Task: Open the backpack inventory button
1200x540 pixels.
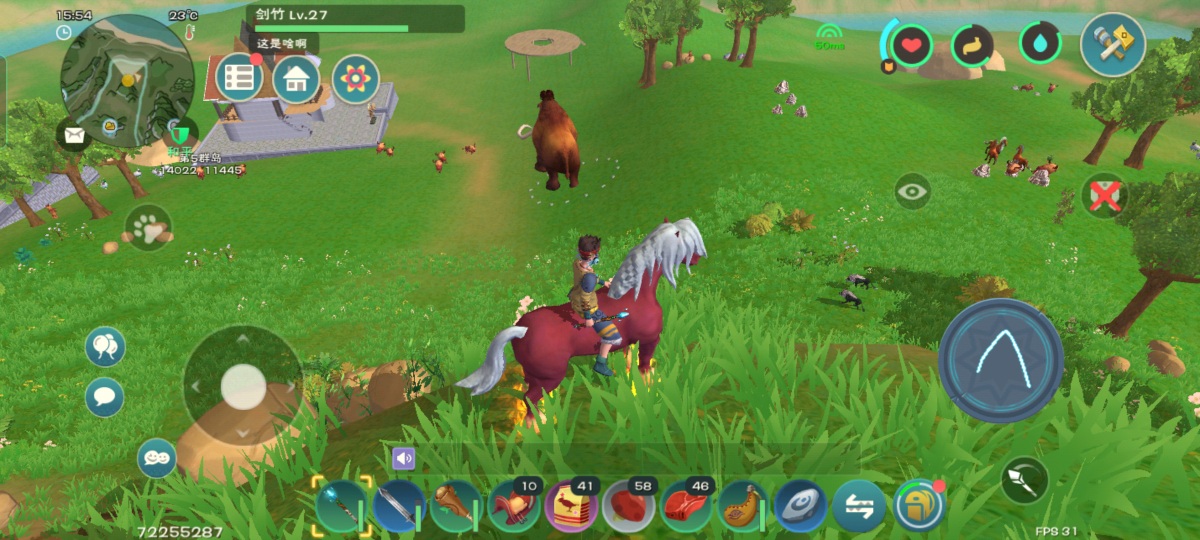Action: [918, 505]
